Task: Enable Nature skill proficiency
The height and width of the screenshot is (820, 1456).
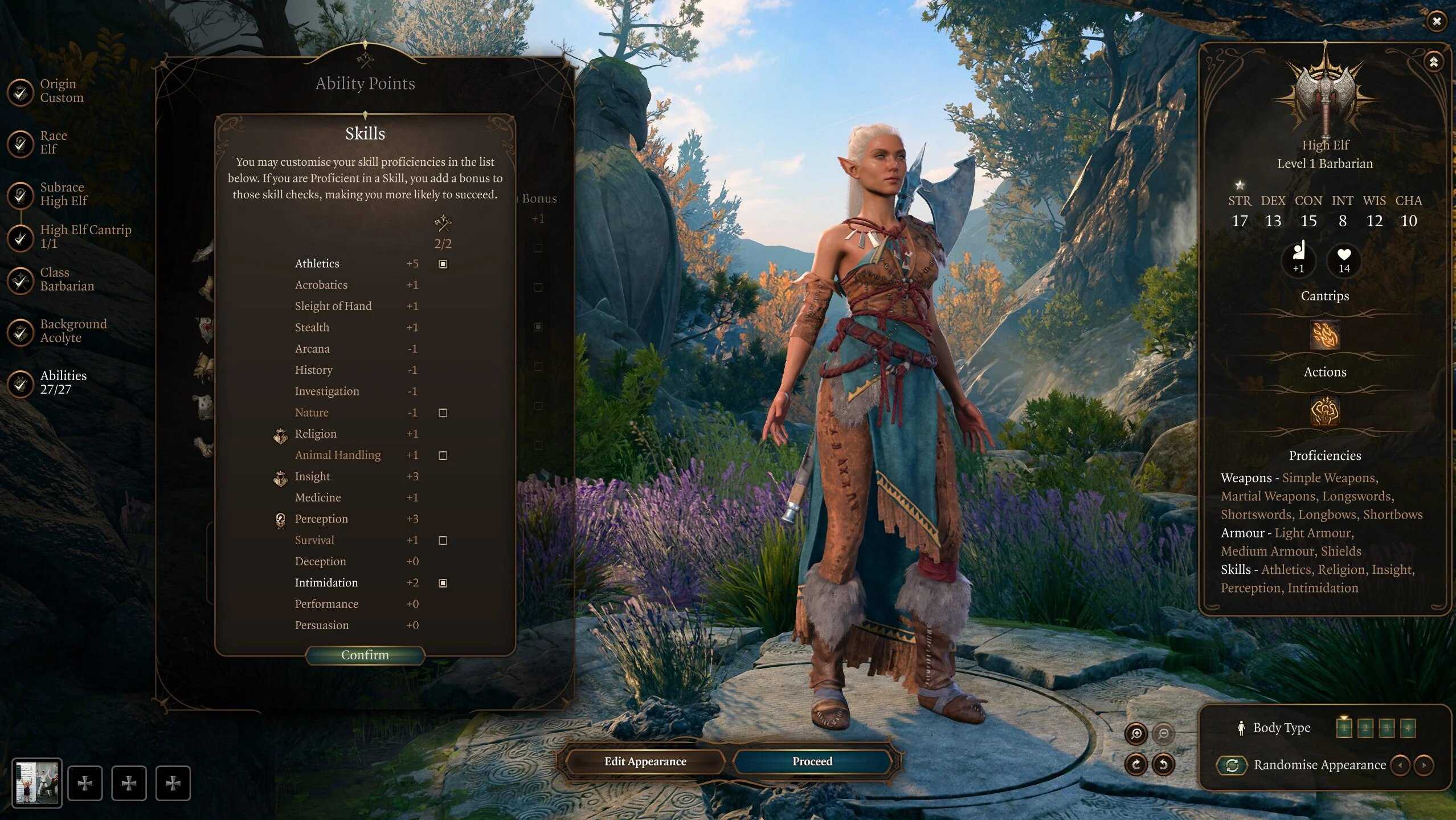Action: (x=443, y=412)
